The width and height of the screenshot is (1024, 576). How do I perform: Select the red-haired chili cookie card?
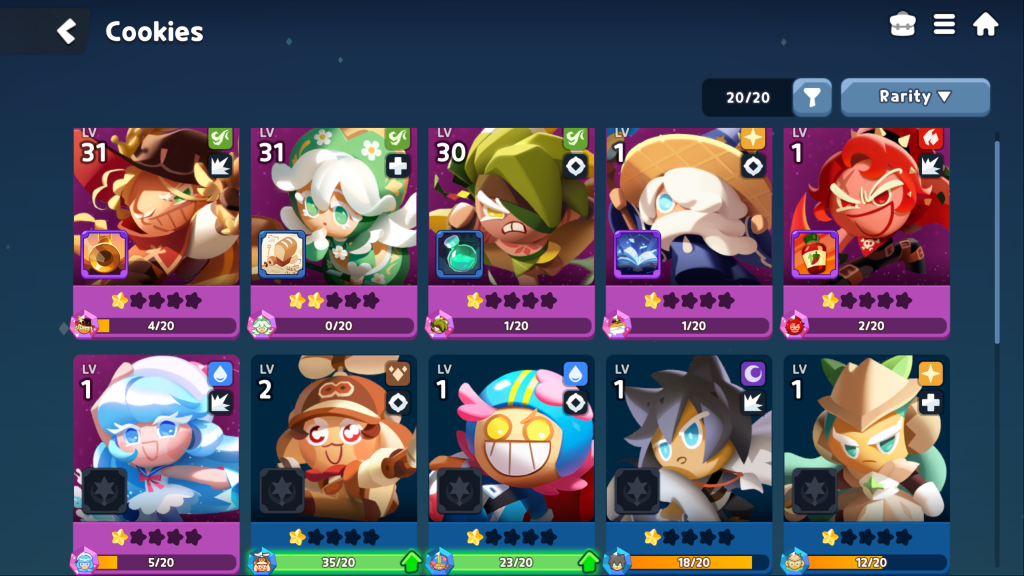pos(866,230)
